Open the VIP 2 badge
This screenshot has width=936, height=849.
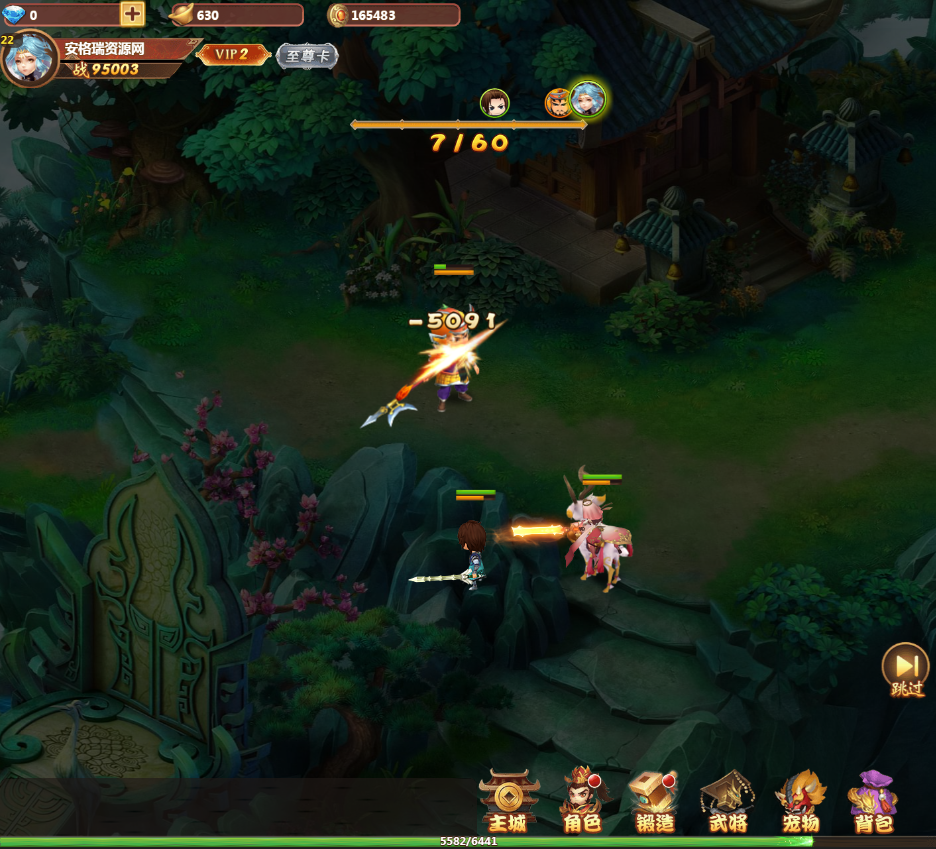[x=234, y=54]
